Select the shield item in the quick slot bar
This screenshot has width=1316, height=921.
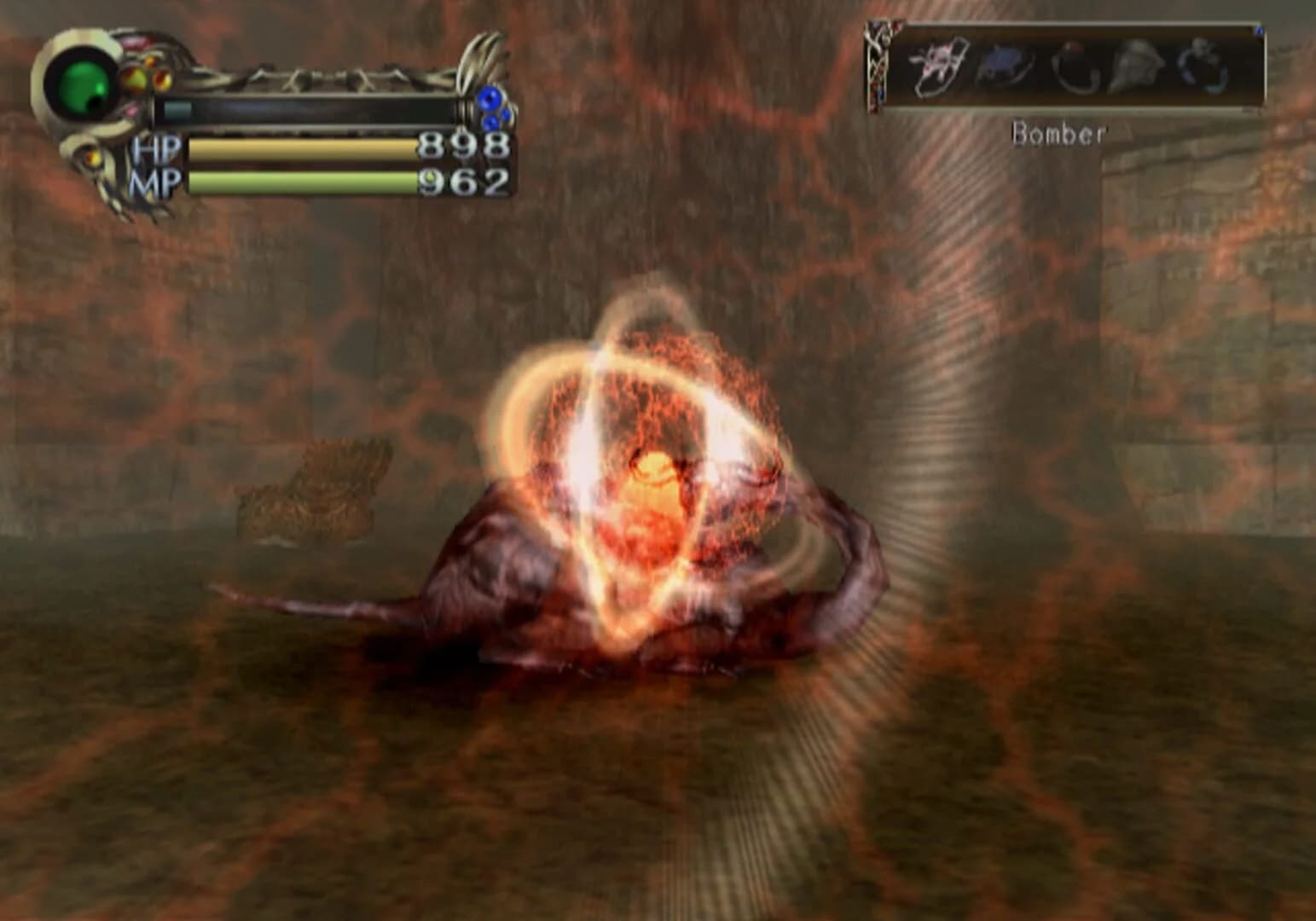click(937, 66)
